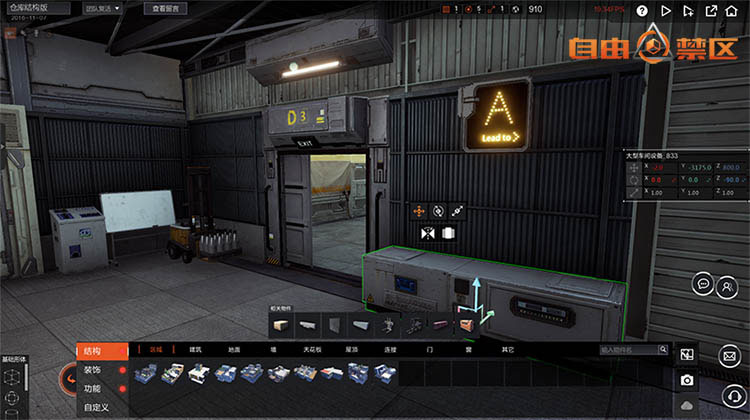
Task: Open the chat bubble button
Action: coord(703,285)
